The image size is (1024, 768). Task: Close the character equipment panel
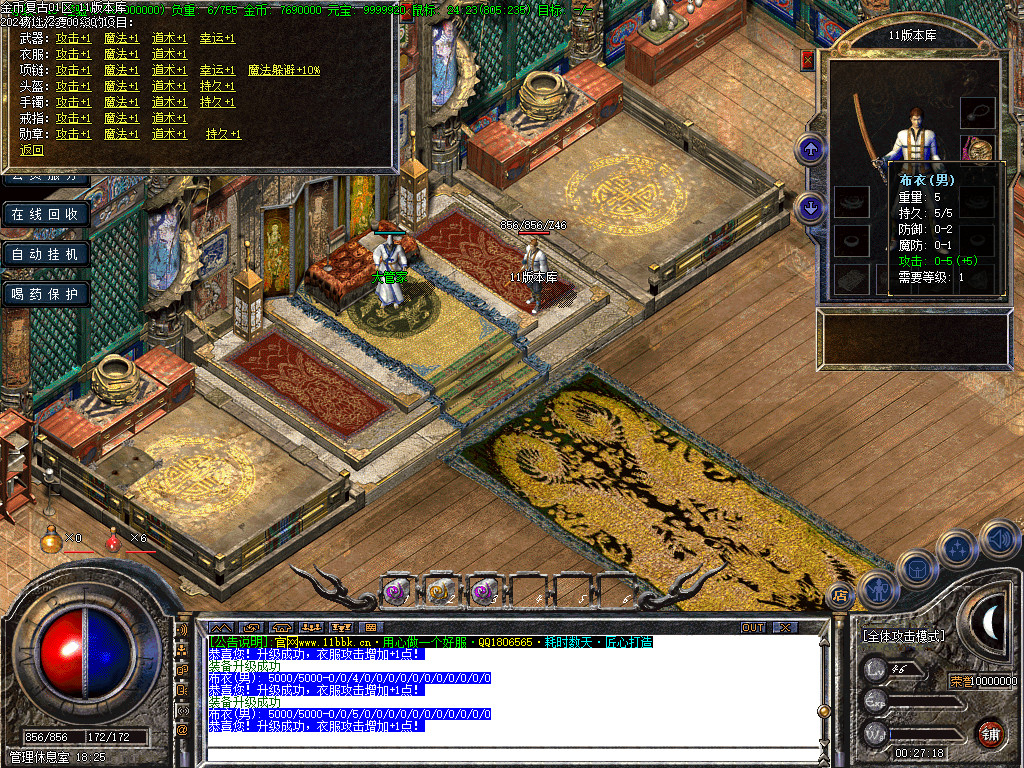(808, 61)
